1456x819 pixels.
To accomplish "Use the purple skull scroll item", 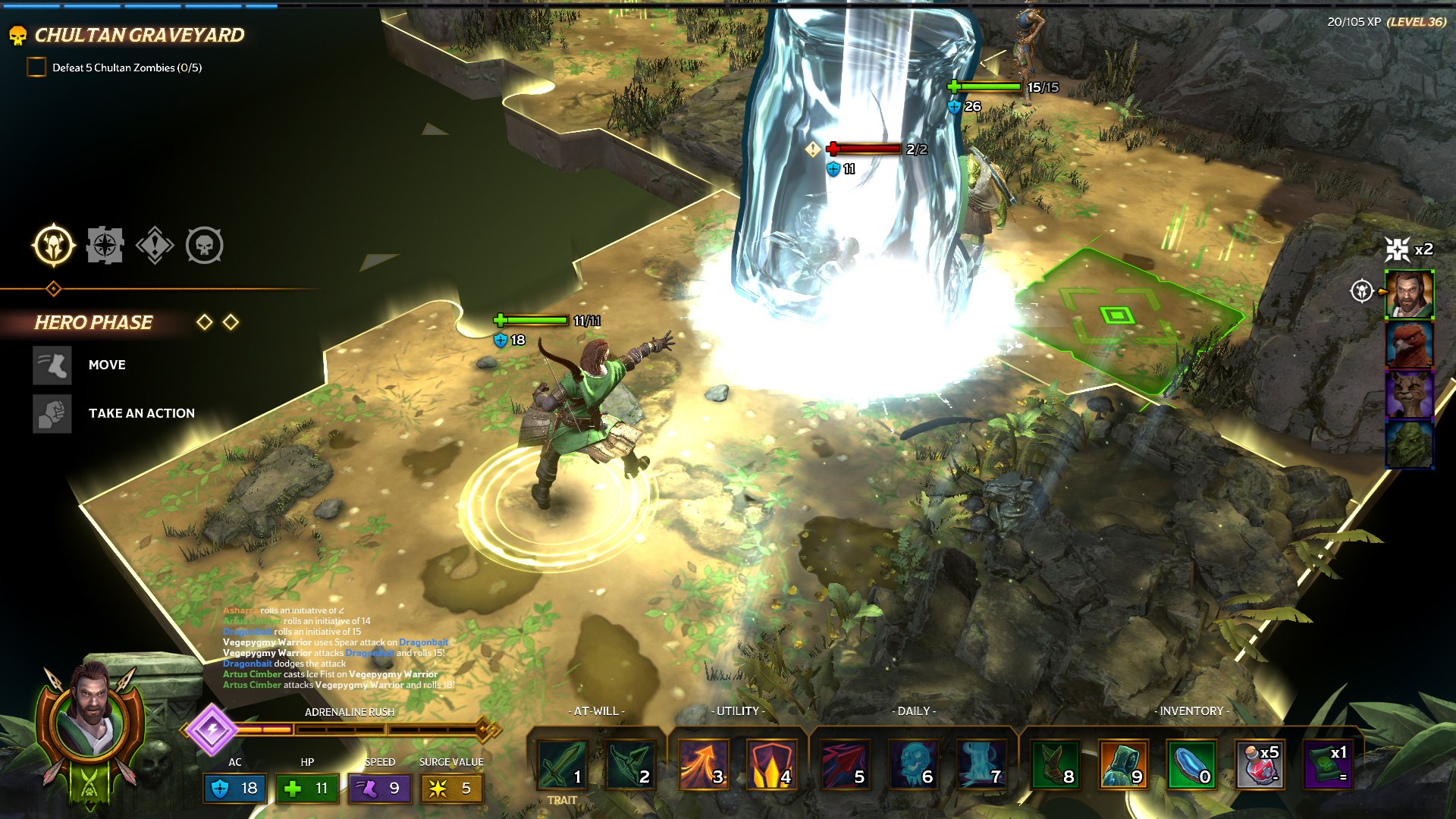I will click(x=1327, y=765).
